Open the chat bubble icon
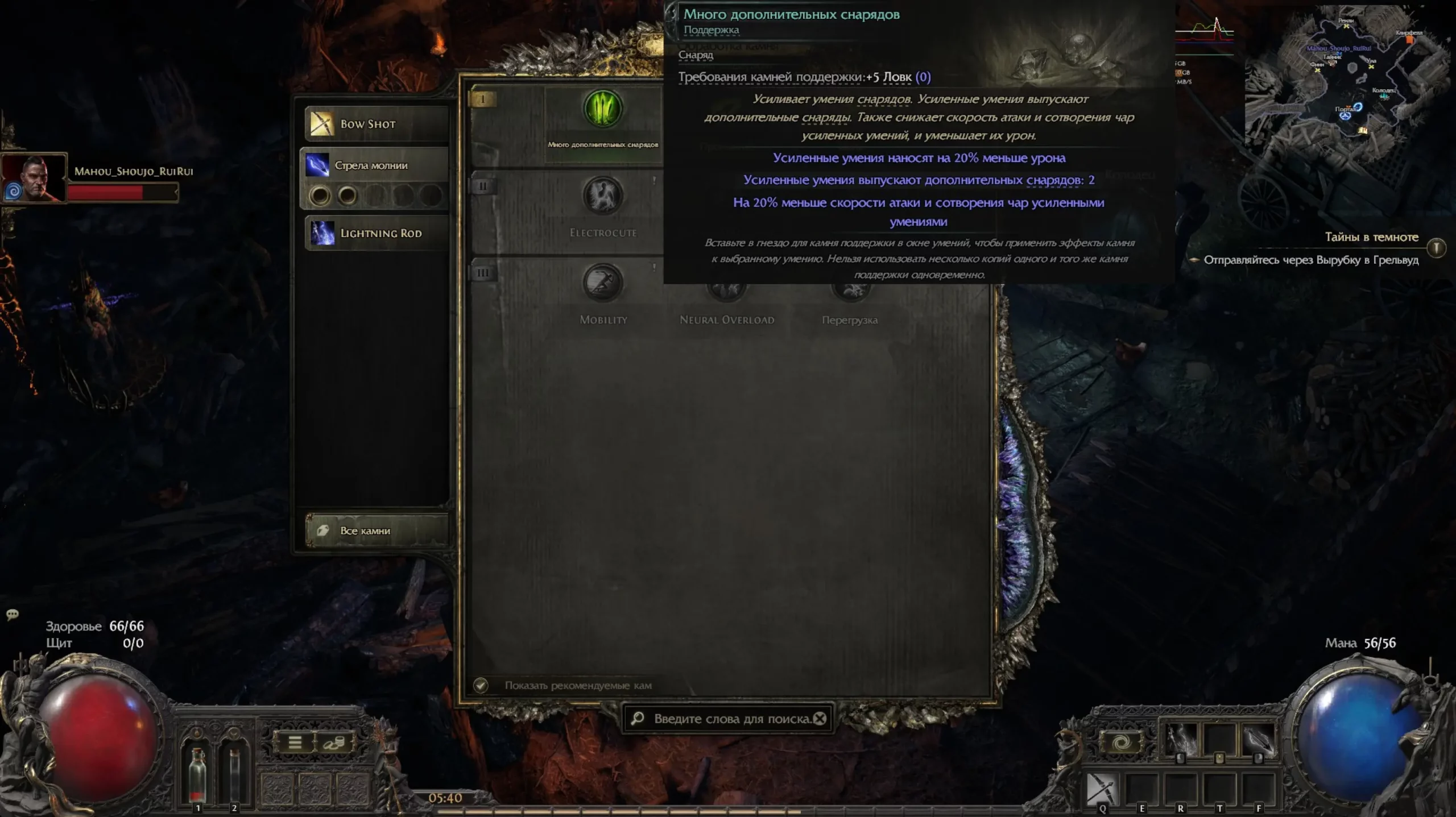The image size is (1456, 817). (x=13, y=614)
